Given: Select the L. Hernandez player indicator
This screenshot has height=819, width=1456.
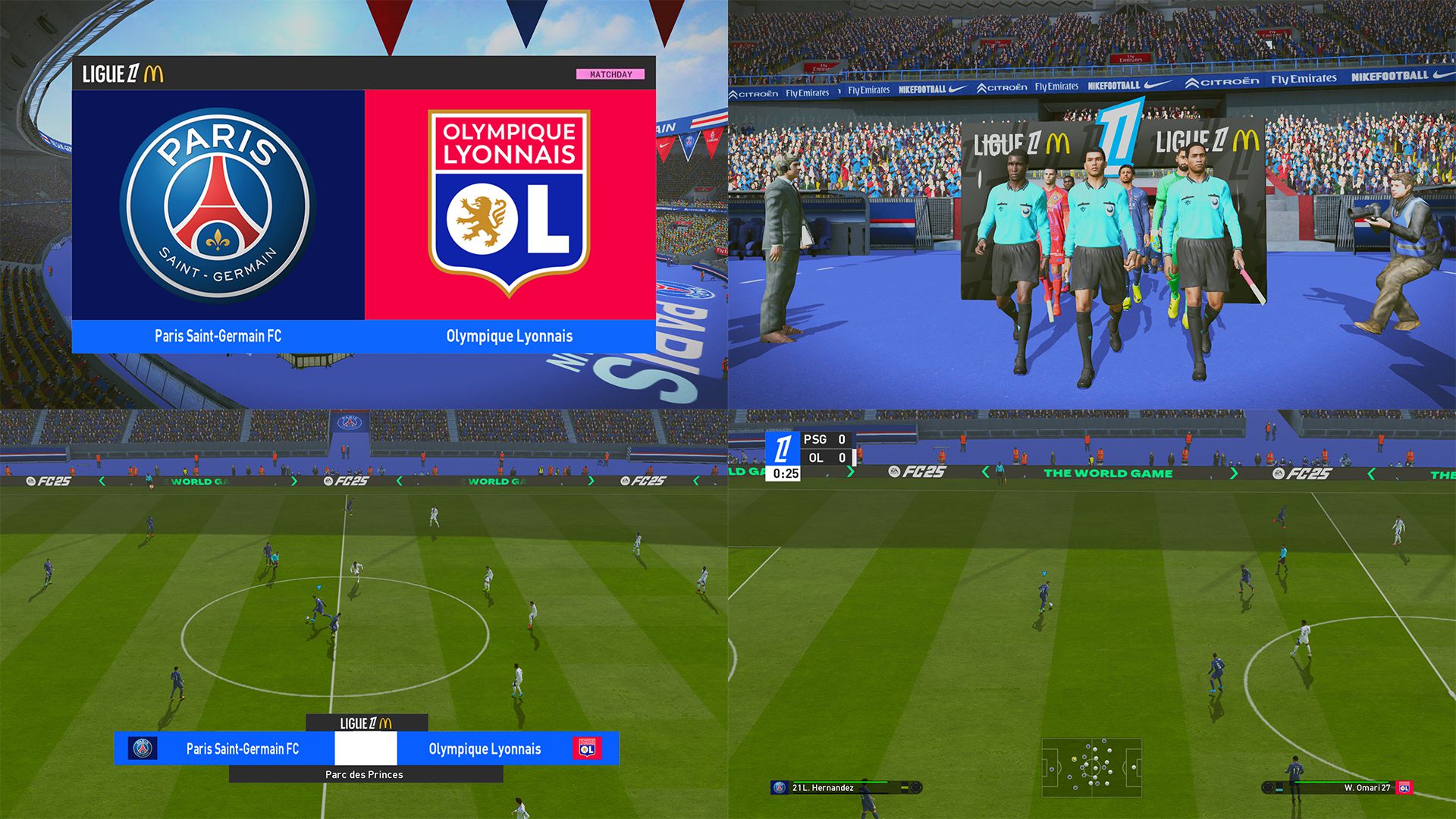Looking at the screenshot, I should 844,788.
